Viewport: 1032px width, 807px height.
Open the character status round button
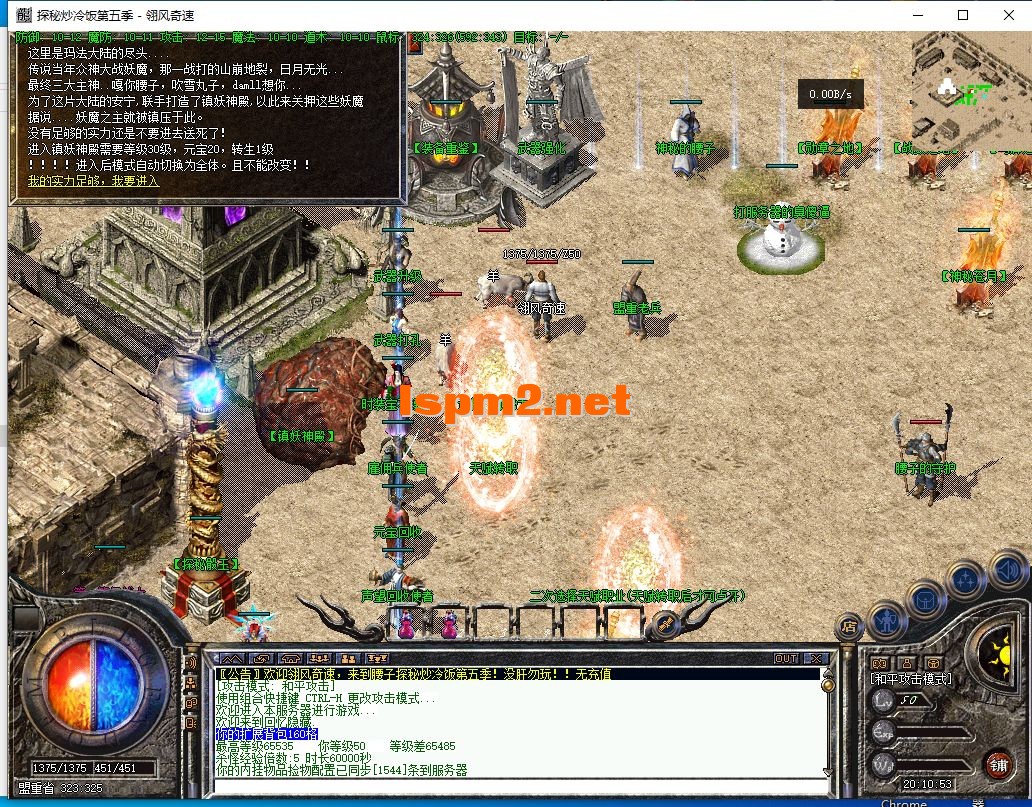point(886,621)
